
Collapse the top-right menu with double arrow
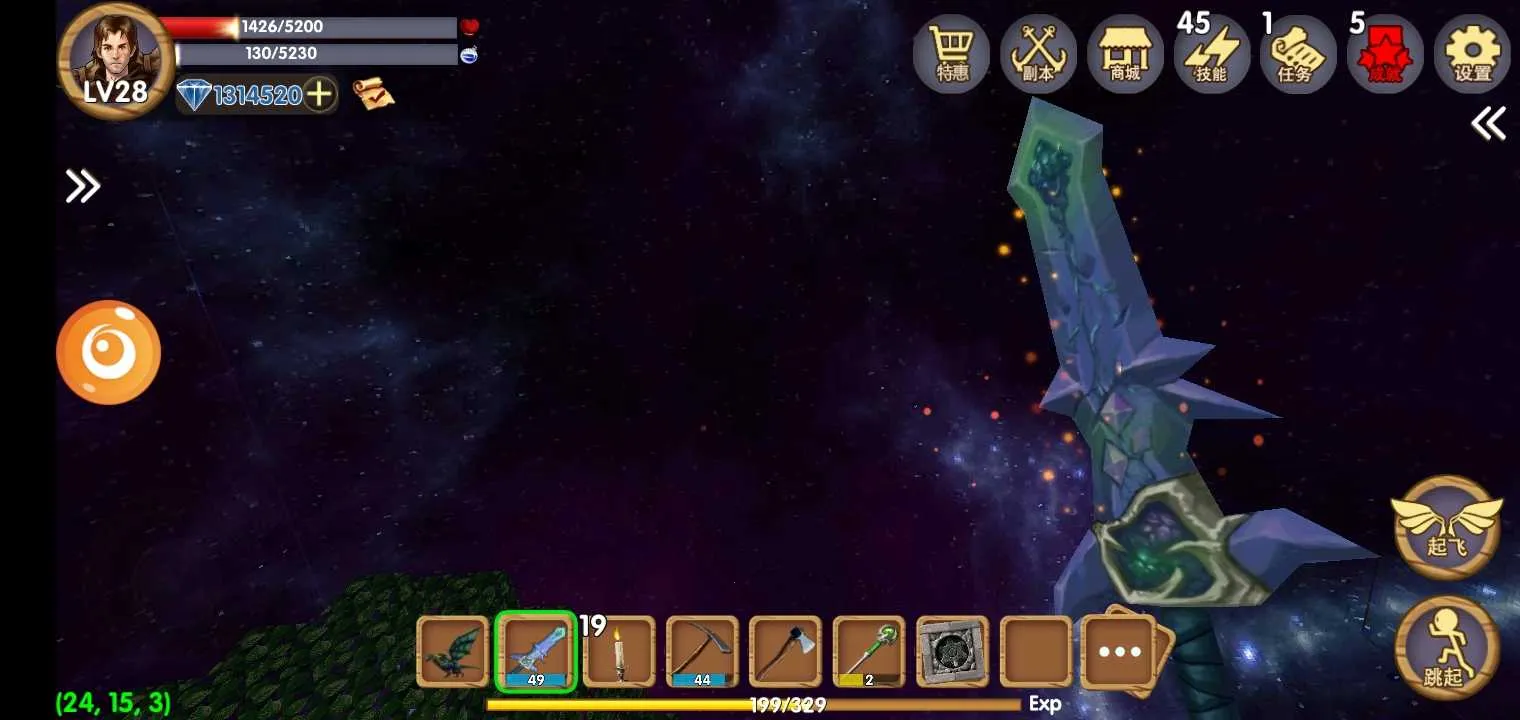point(1488,124)
